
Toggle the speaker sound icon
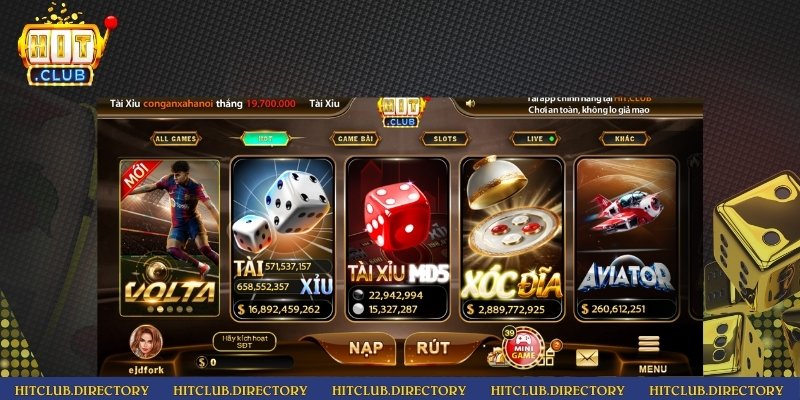(x=470, y=103)
